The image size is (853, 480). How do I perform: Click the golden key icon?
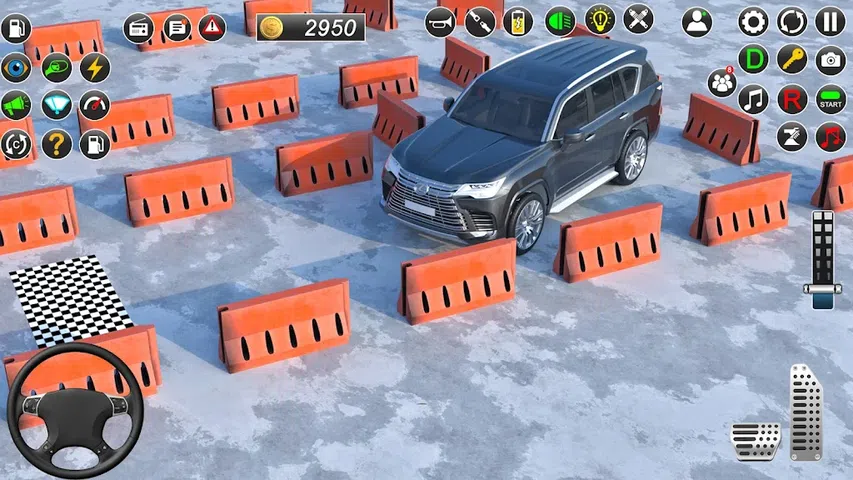tap(792, 60)
